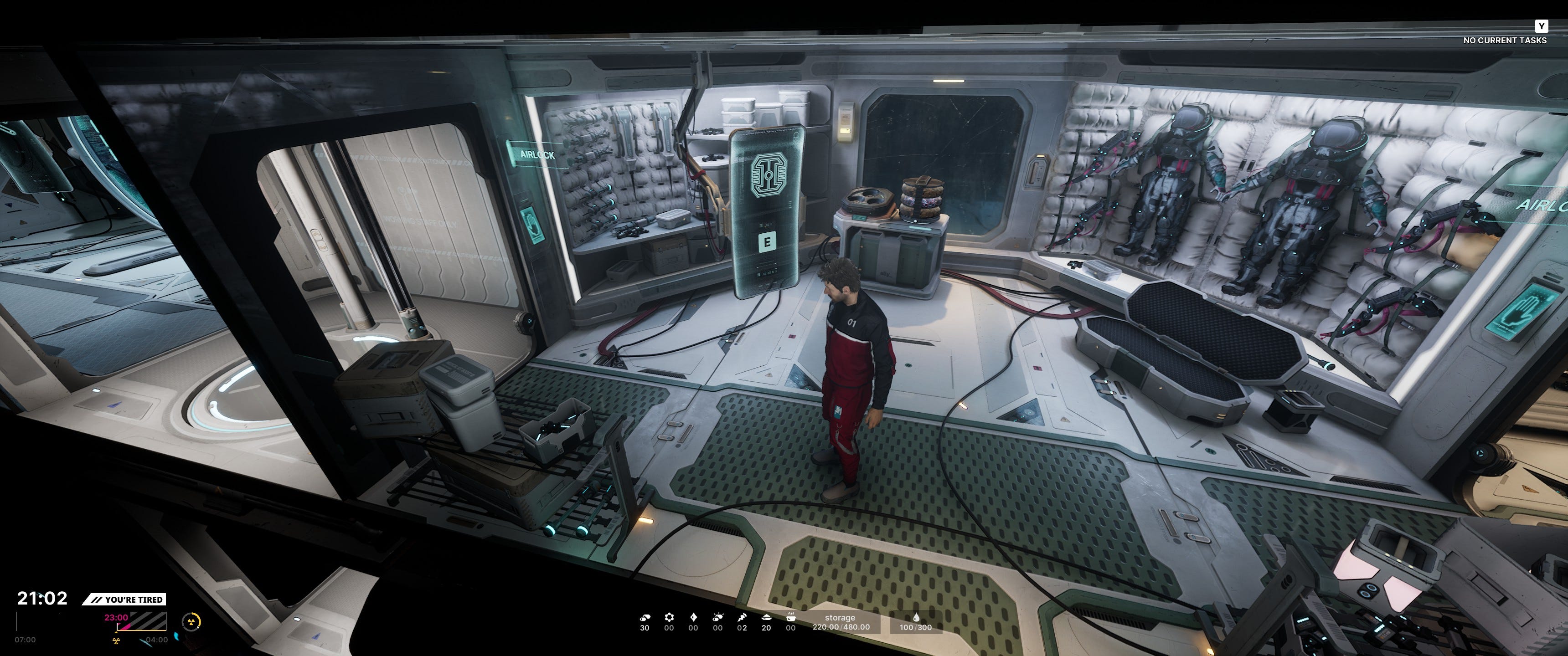Select the metal ingots resource icon
Image resolution: width=1568 pixels, height=656 pixels.
click(645, 617)
